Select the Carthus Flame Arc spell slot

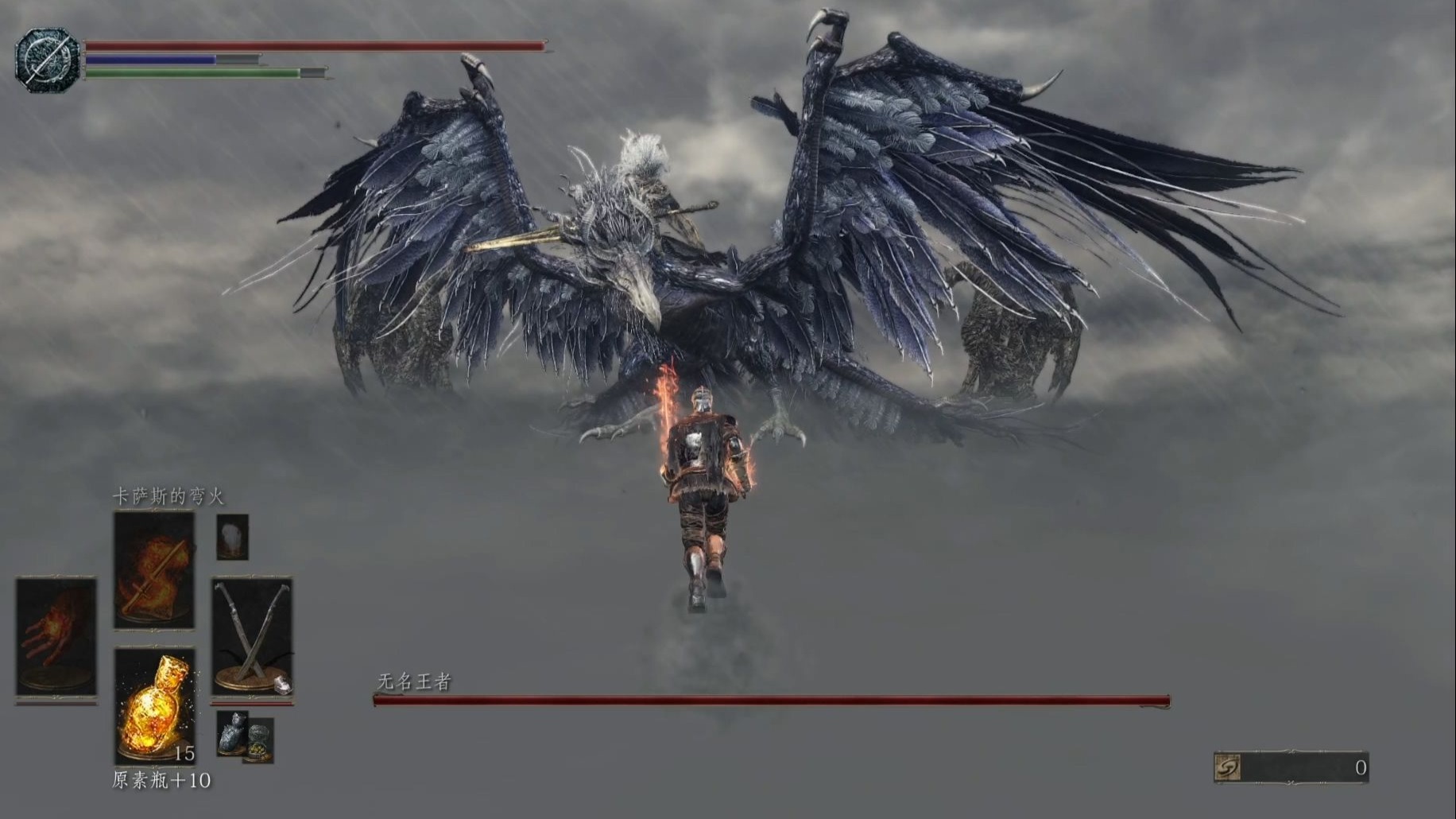pyautogui.click(x=154, y=569)
